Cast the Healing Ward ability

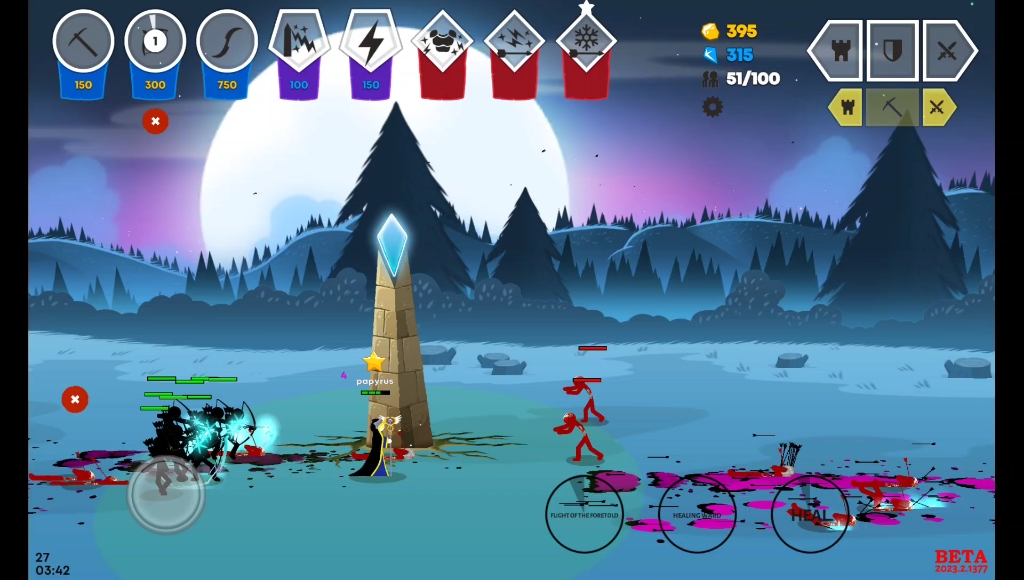697,514
